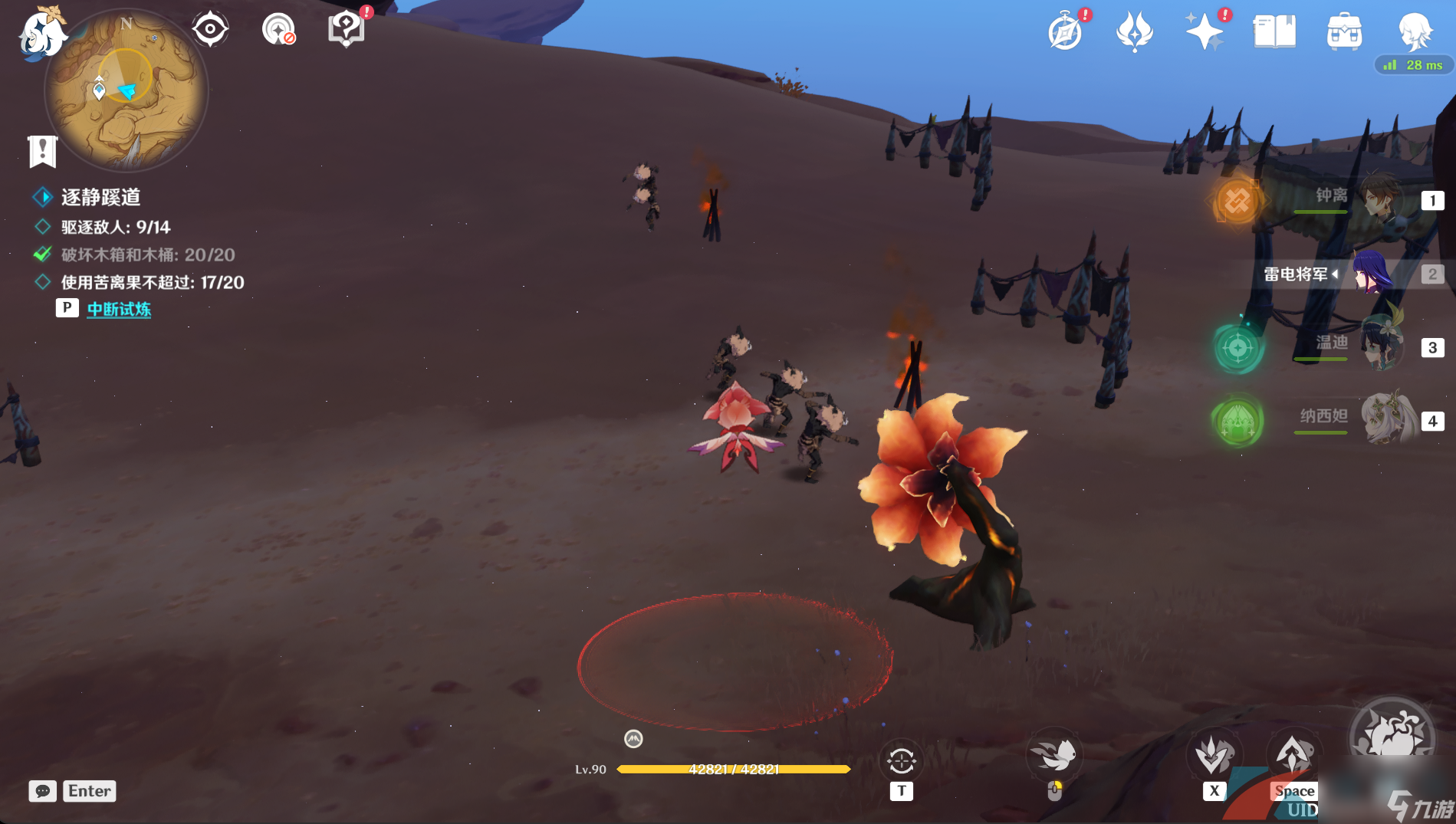Screen dimensions: 1456x824
Task: Open the wish four-pointed star icon
Action: (1205, 32)
